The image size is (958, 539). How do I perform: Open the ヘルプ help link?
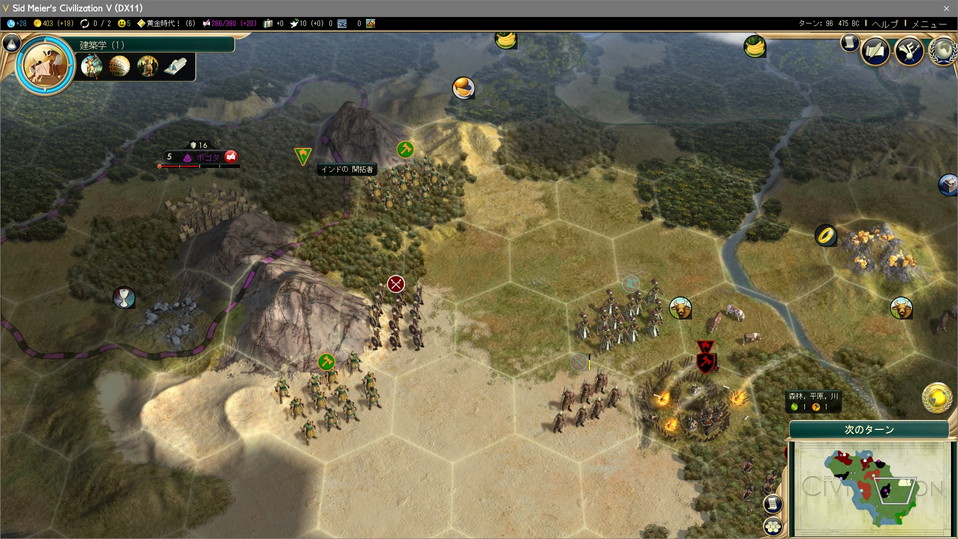coord(886,23)
